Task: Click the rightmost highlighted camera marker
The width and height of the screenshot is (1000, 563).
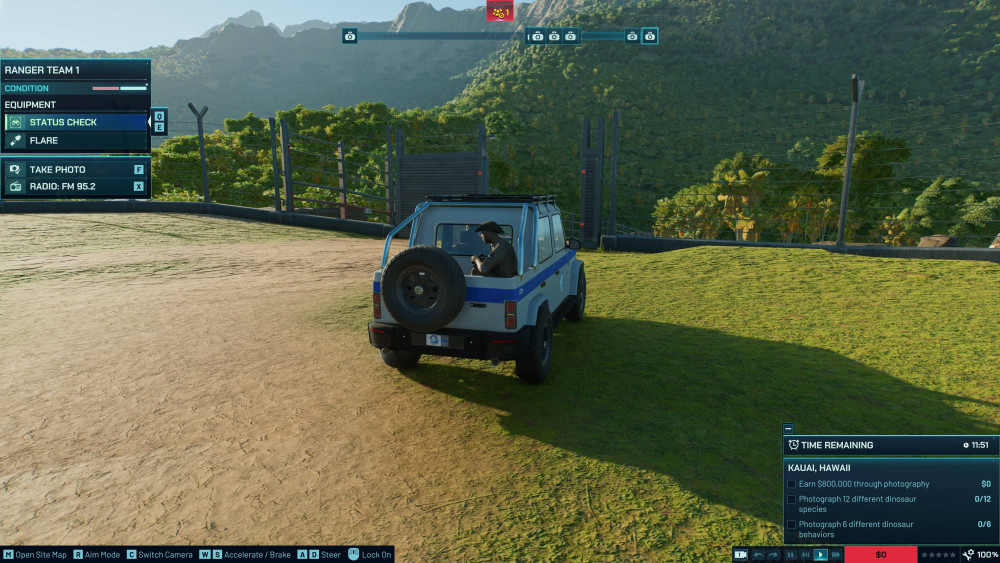Action: tap(650, 36)
